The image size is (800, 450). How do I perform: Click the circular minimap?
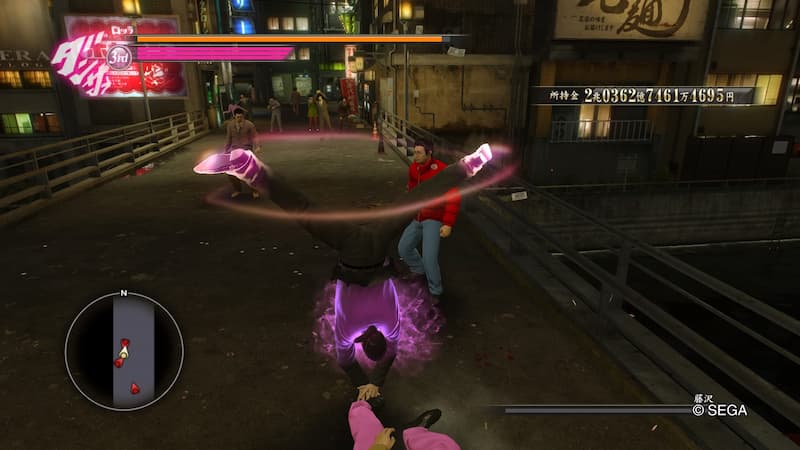point(124,350)
